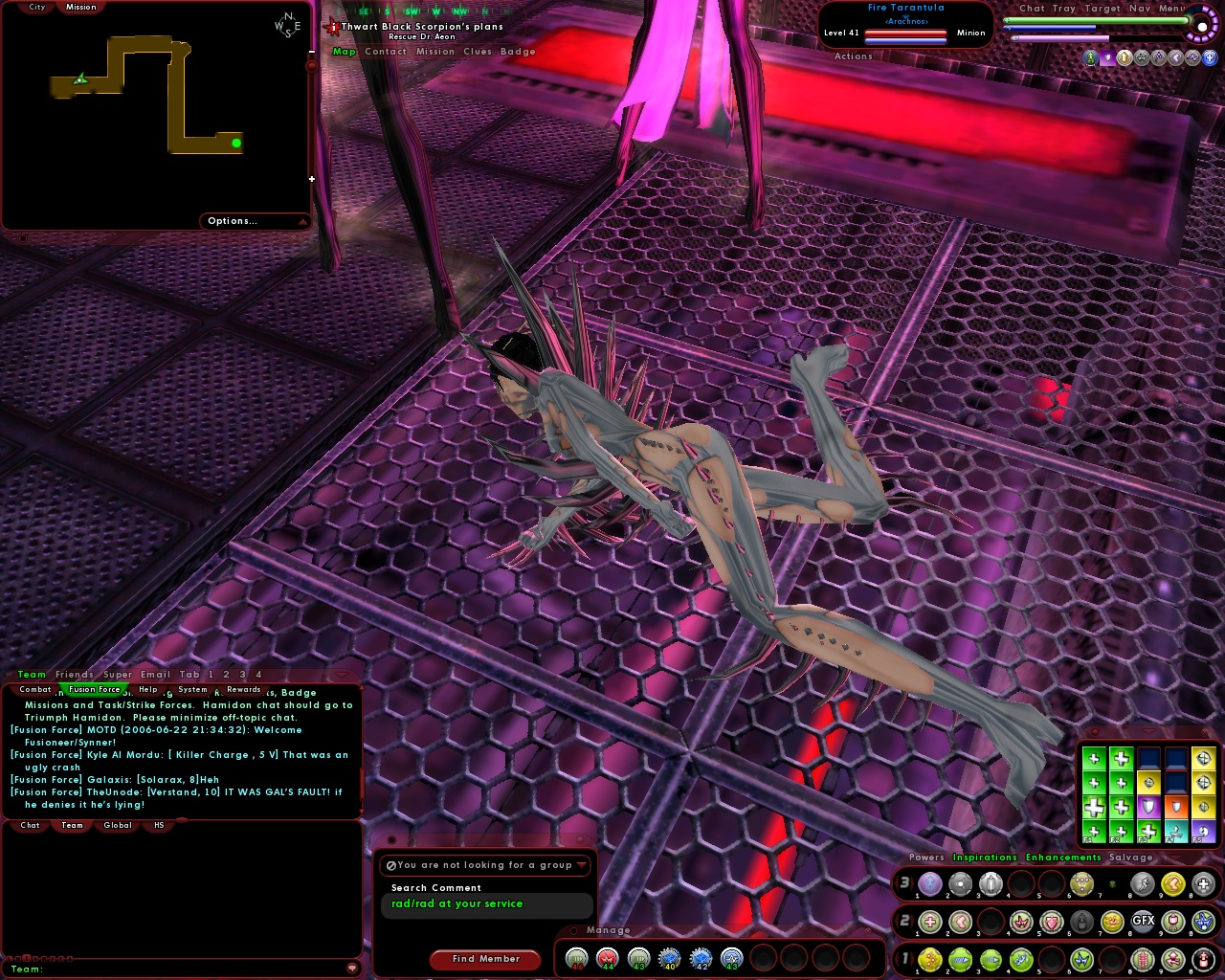Activate the first power in tray 1
Screen dimensions: 1225x980
[929, 960]
